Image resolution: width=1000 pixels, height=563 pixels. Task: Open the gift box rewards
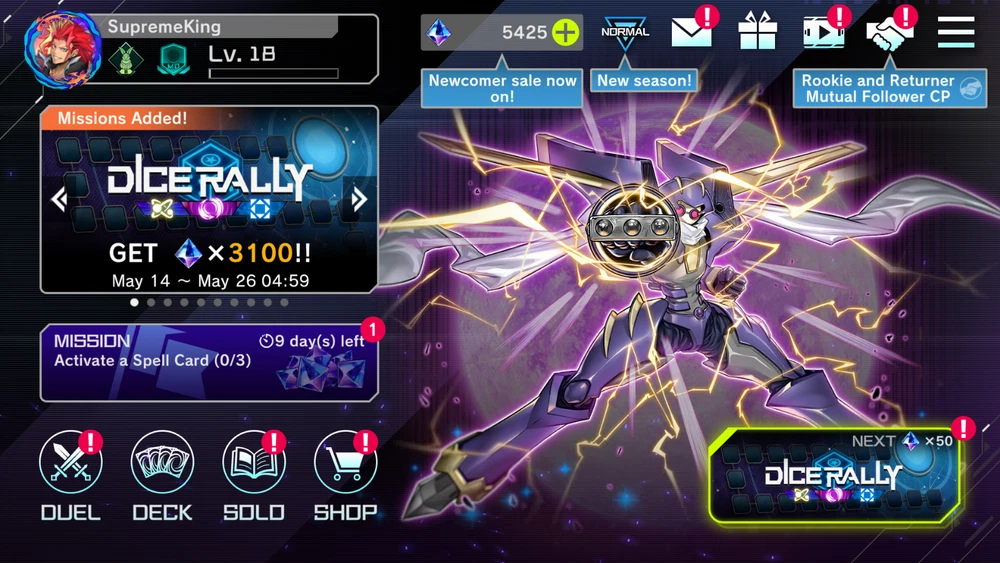pyautogui.click(x=757, y=32)
